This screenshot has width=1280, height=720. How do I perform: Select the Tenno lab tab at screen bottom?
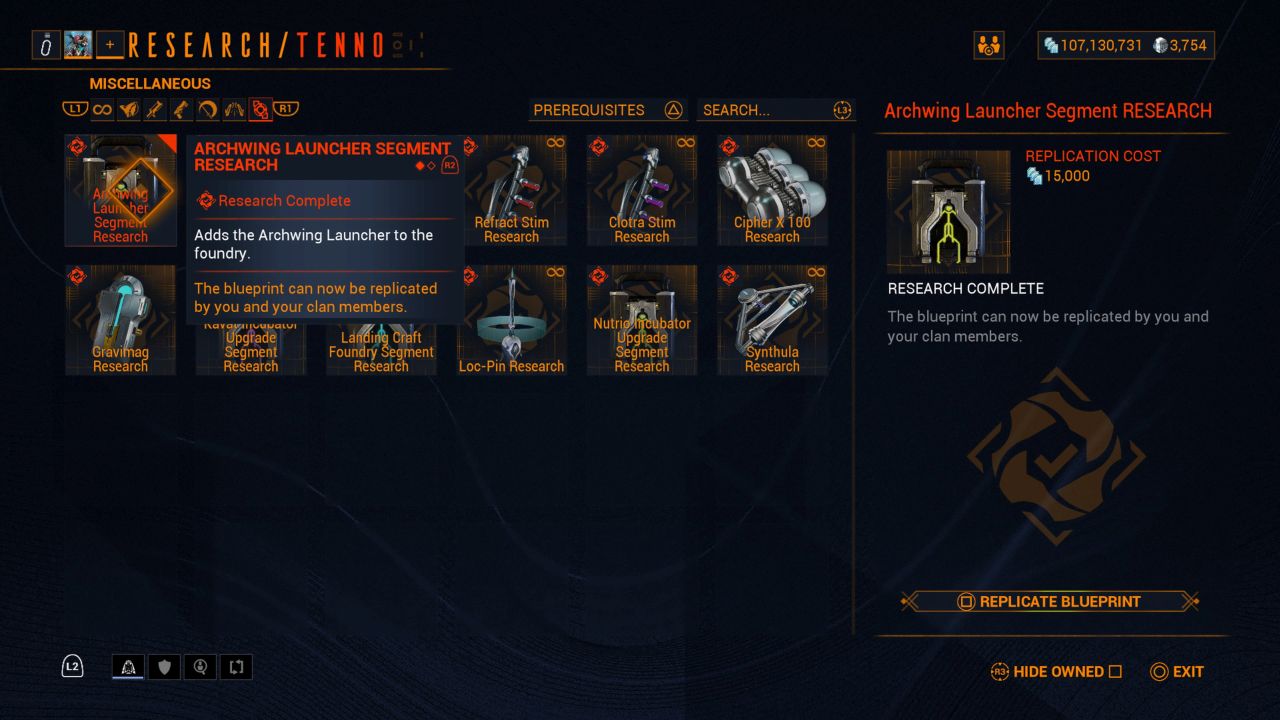[x=128, y=666]
